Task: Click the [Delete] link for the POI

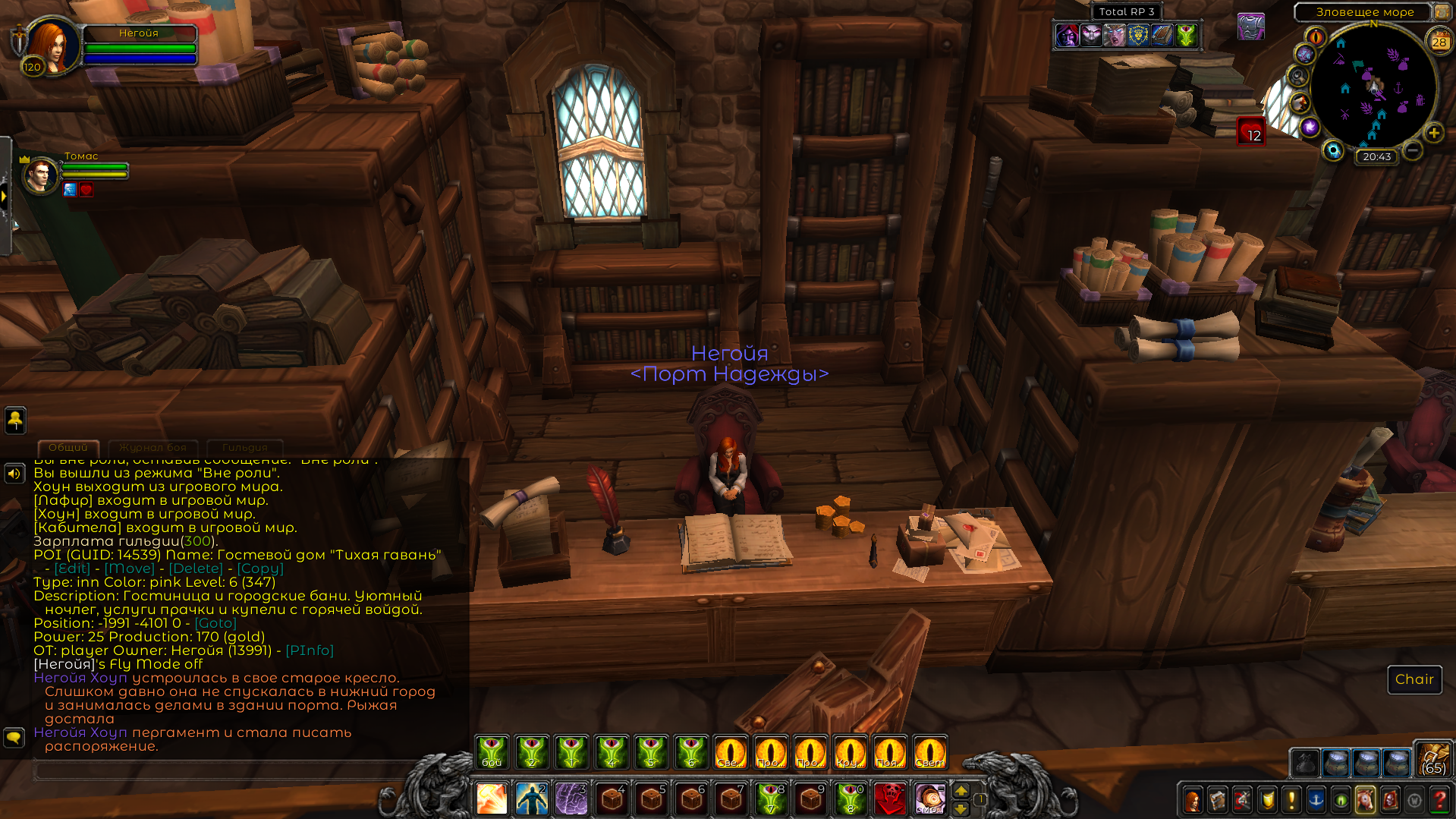Action: [196, 569]
